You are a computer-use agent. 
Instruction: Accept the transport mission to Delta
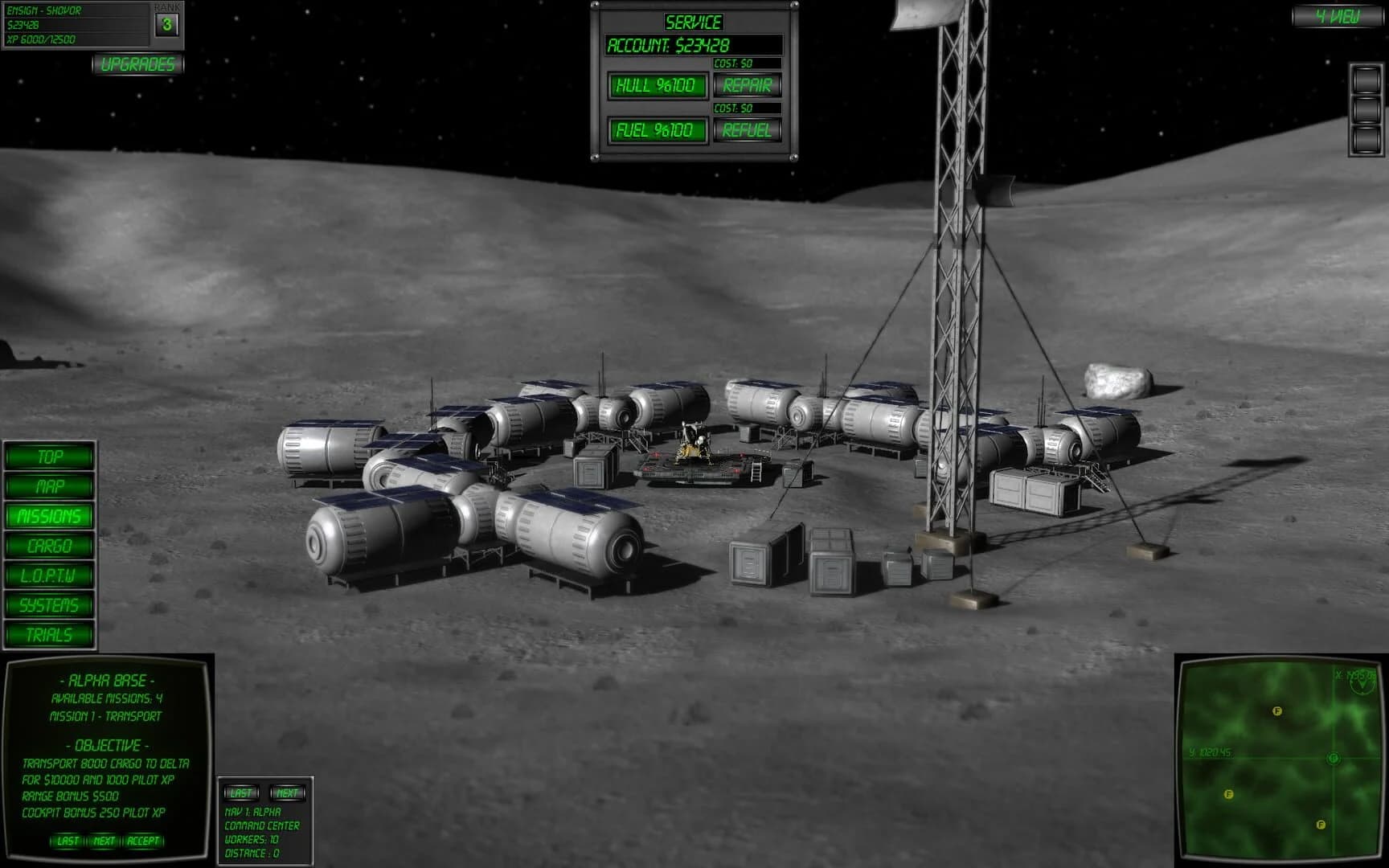[x=143, y=842]
